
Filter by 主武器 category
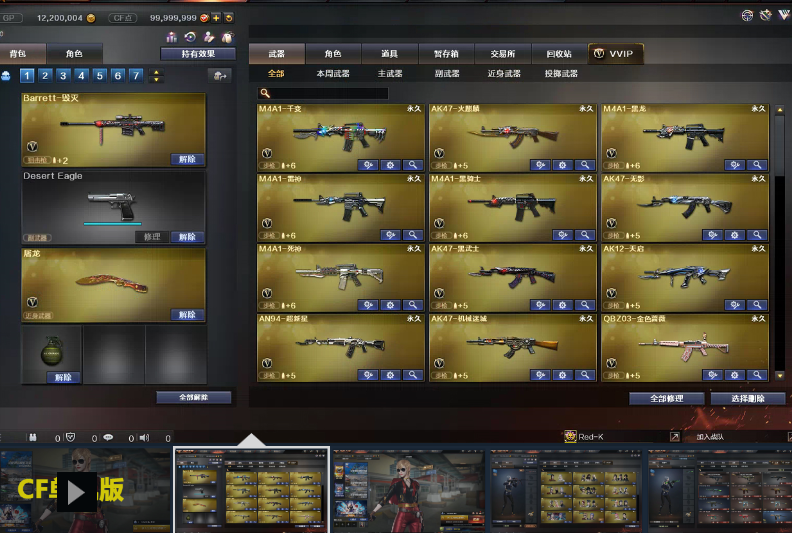[390, 74]
